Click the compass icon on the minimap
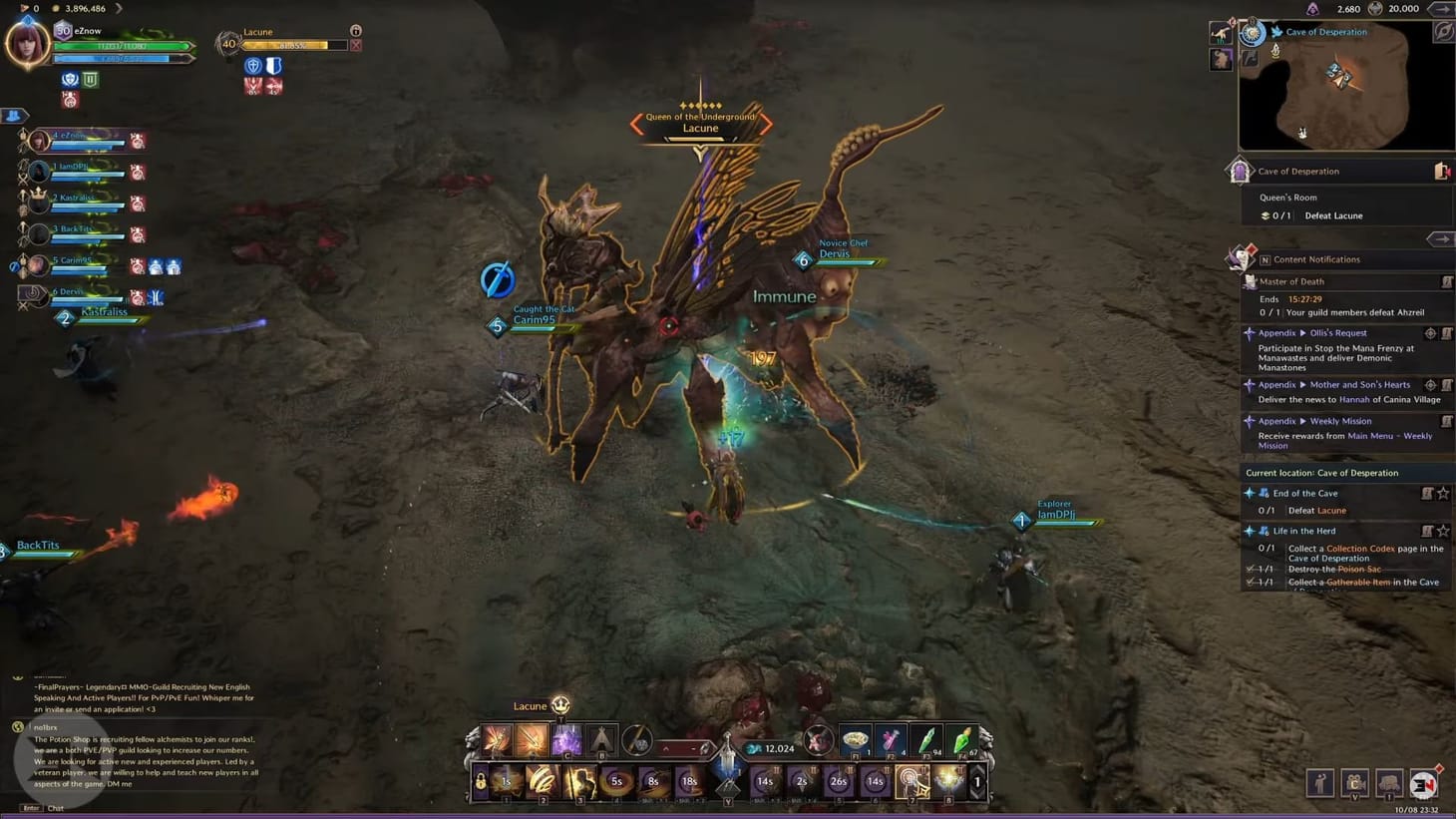Screen dimensions: 1456x819 pyautogui.click(x=1444, y=31)
